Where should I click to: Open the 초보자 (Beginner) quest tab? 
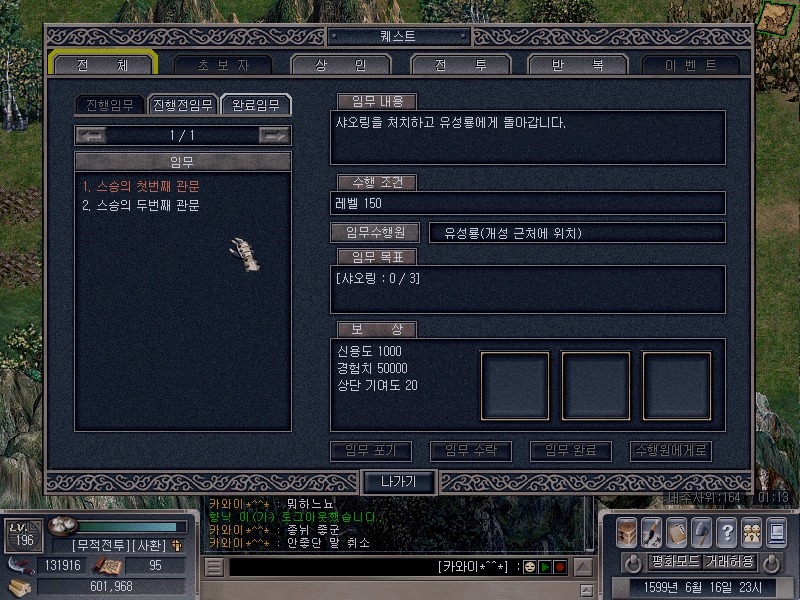point(221,64)
